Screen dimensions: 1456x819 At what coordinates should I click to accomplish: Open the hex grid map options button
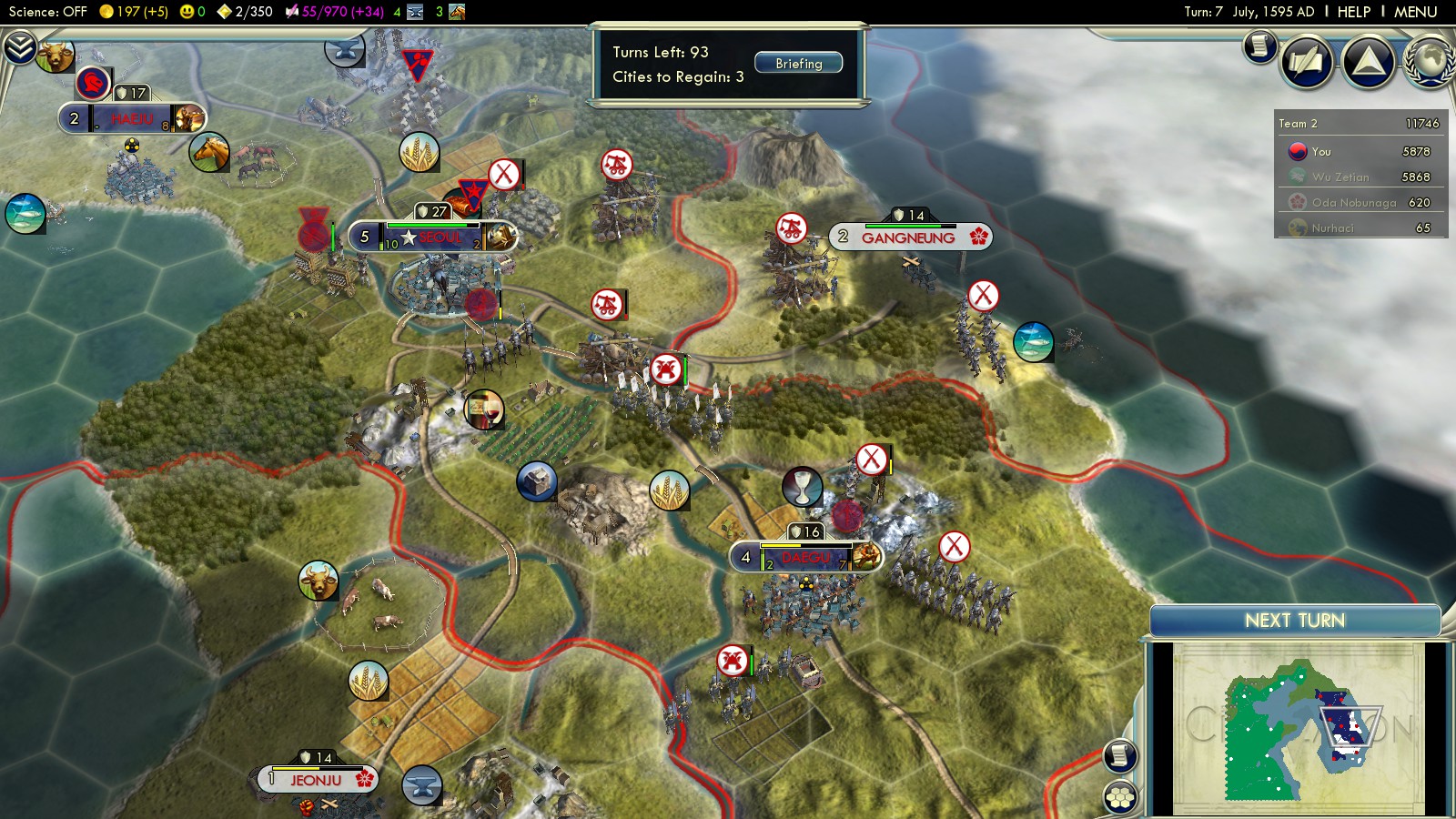[x=1120, y=798]
